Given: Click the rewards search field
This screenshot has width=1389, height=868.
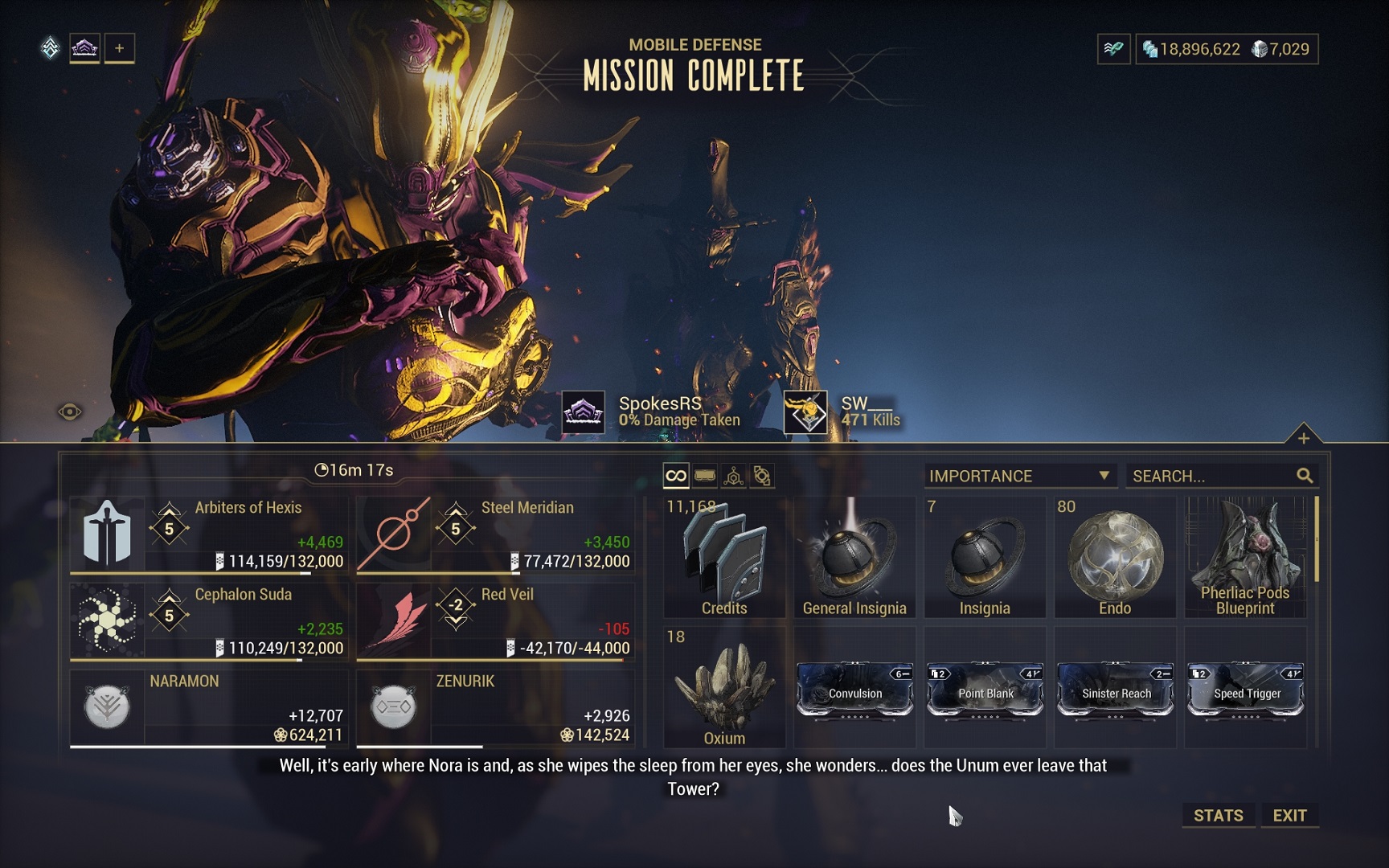Looking at the screenshot, I should pos(1211,476).
